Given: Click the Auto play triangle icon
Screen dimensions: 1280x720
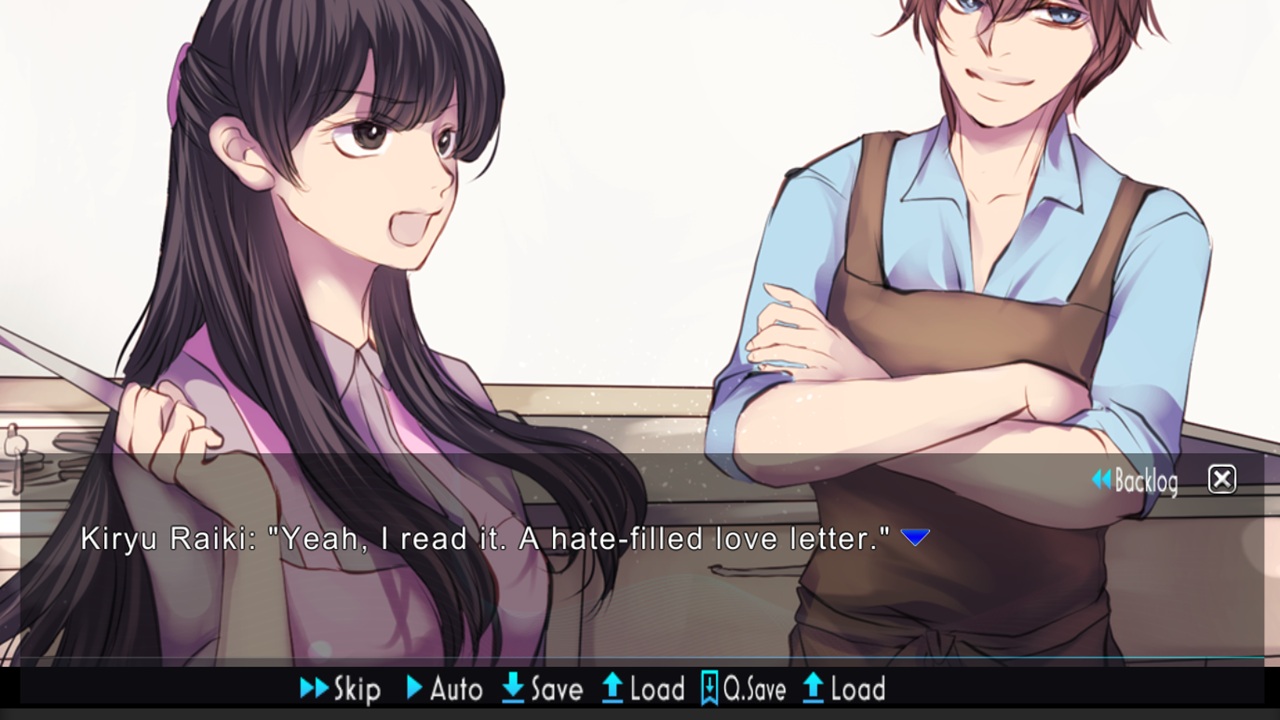Looking at the screenshot, I should tap(413, 689).
